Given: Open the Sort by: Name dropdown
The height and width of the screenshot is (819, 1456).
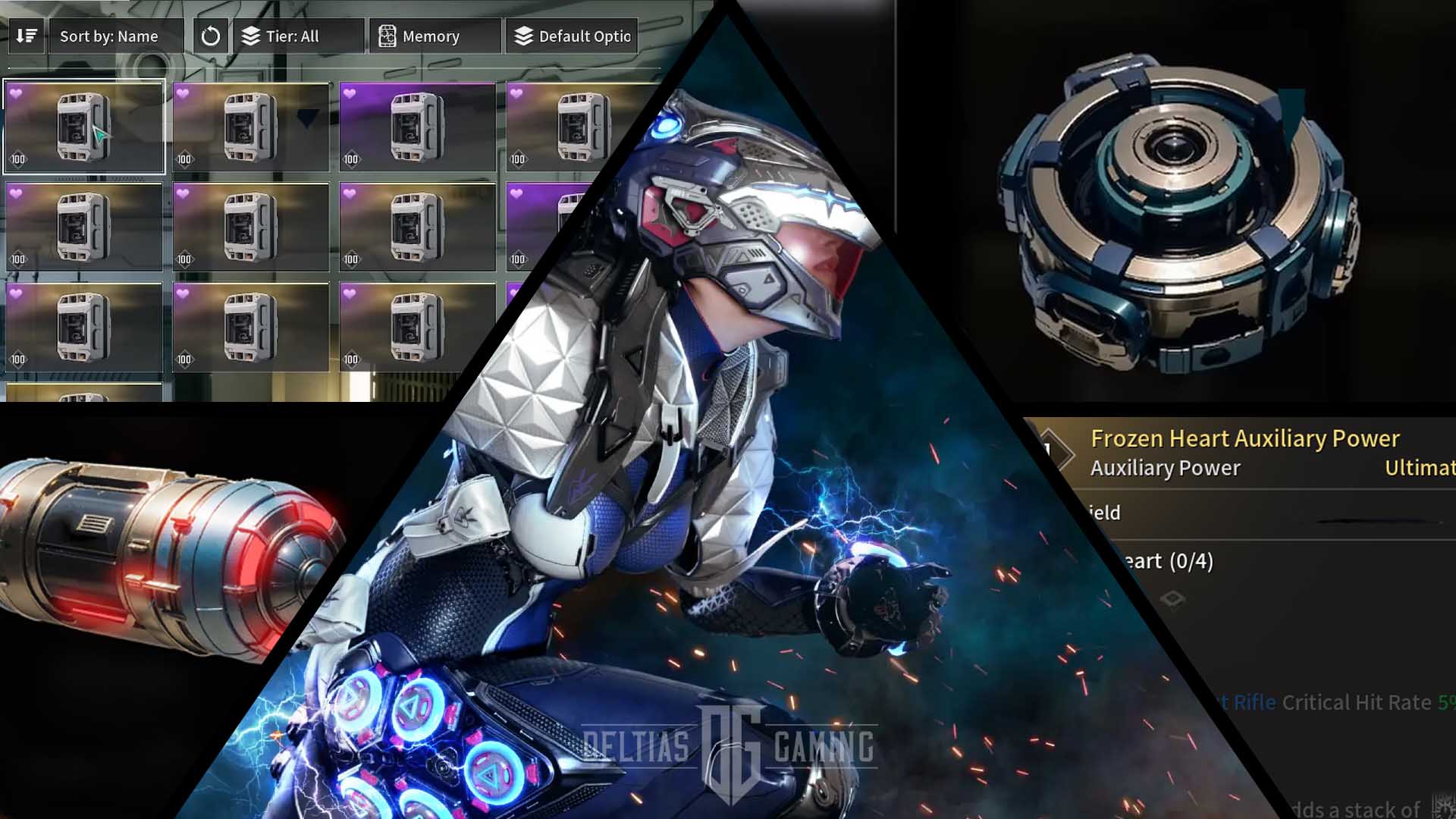Looking at the screenshot, I should (115, 36).
